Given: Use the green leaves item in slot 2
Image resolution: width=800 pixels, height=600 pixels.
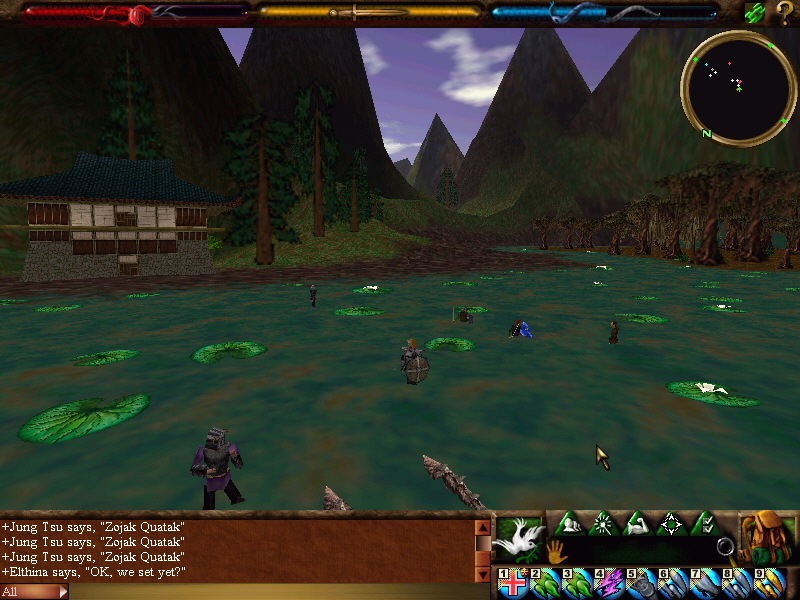Looking at the screenshot, I should [x=546, y=583].
